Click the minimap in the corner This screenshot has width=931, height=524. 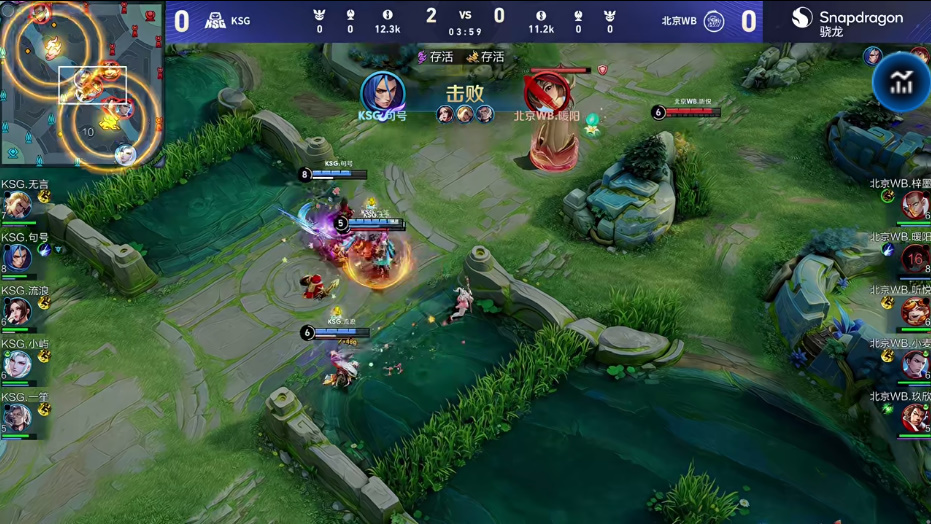[x=82, y=83]
